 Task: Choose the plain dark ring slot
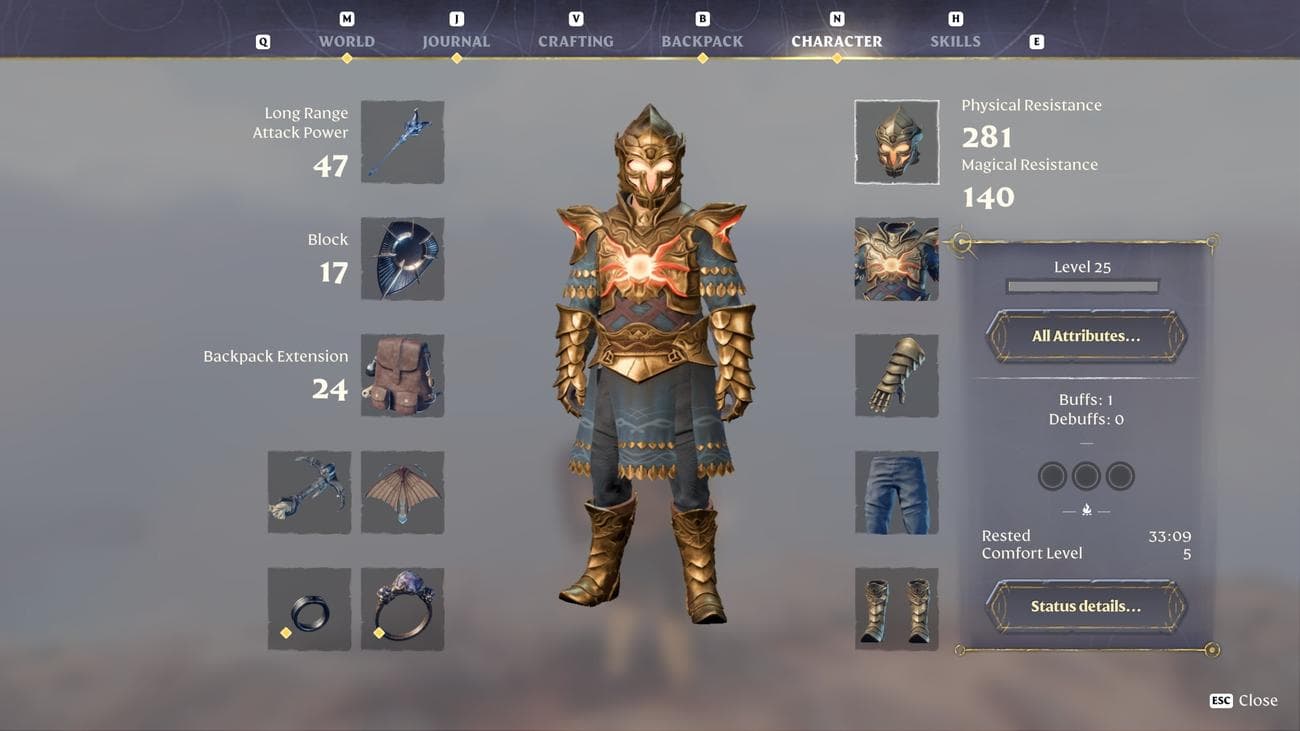pyautogui.click(x=309, y=609)
